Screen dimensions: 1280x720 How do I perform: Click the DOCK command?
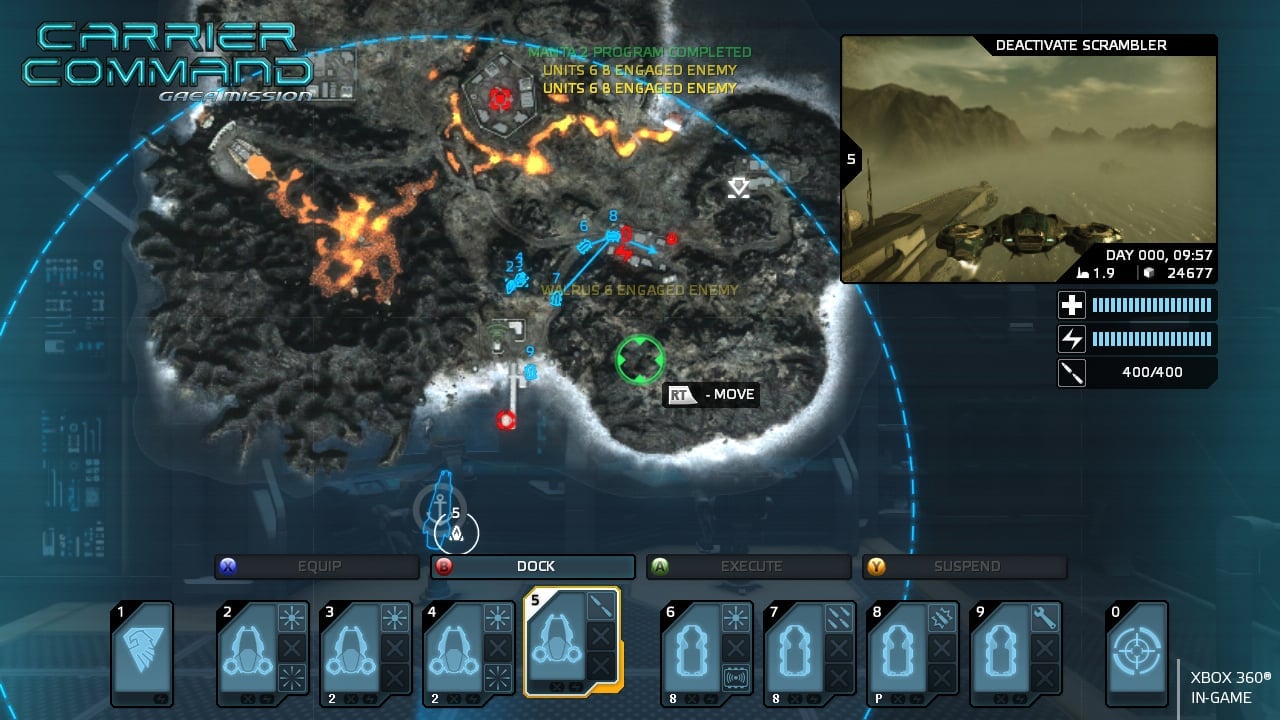(x=535, y=566)
